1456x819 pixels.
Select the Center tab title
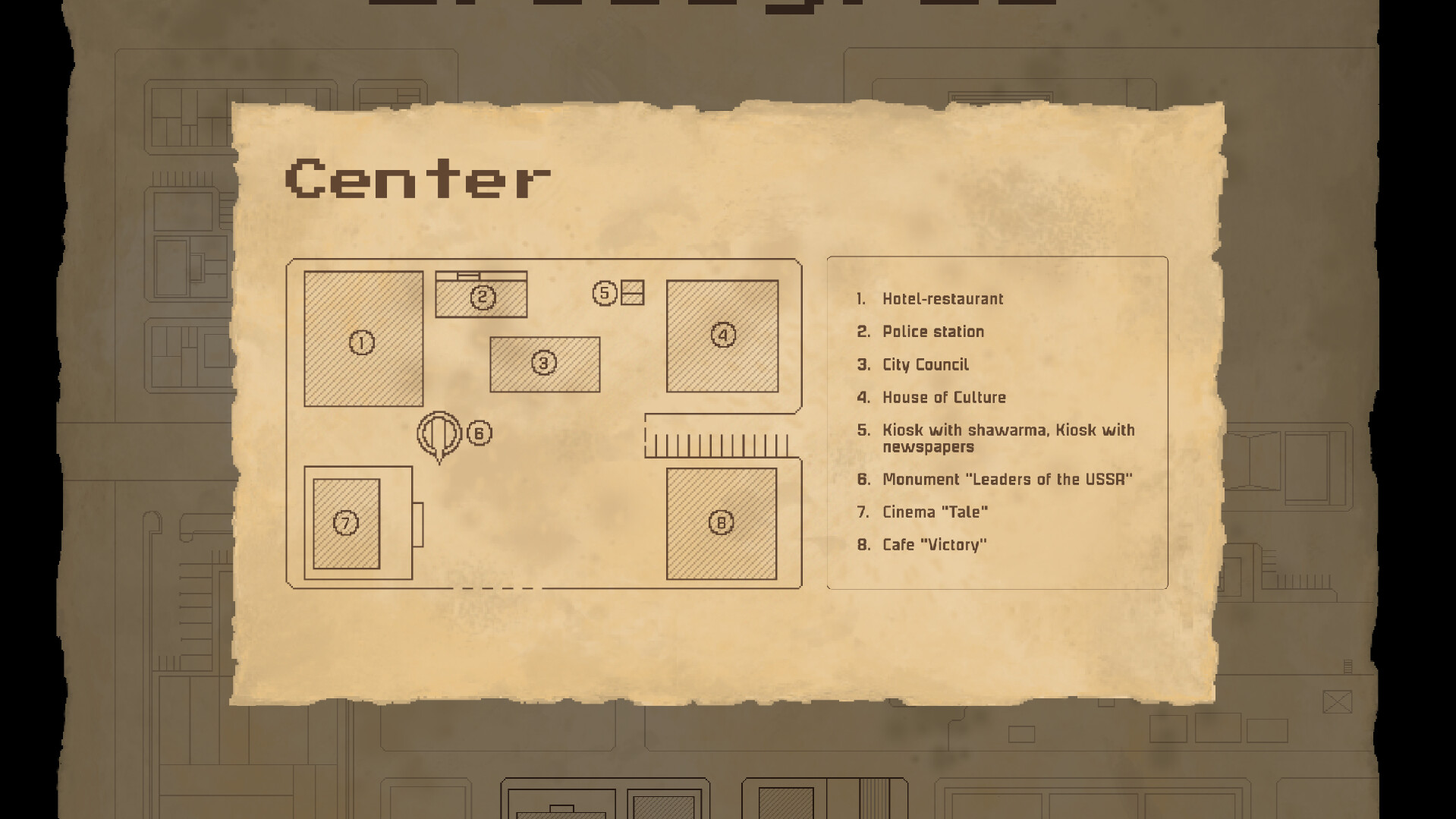pyautogui.click(x=417, y=180)
